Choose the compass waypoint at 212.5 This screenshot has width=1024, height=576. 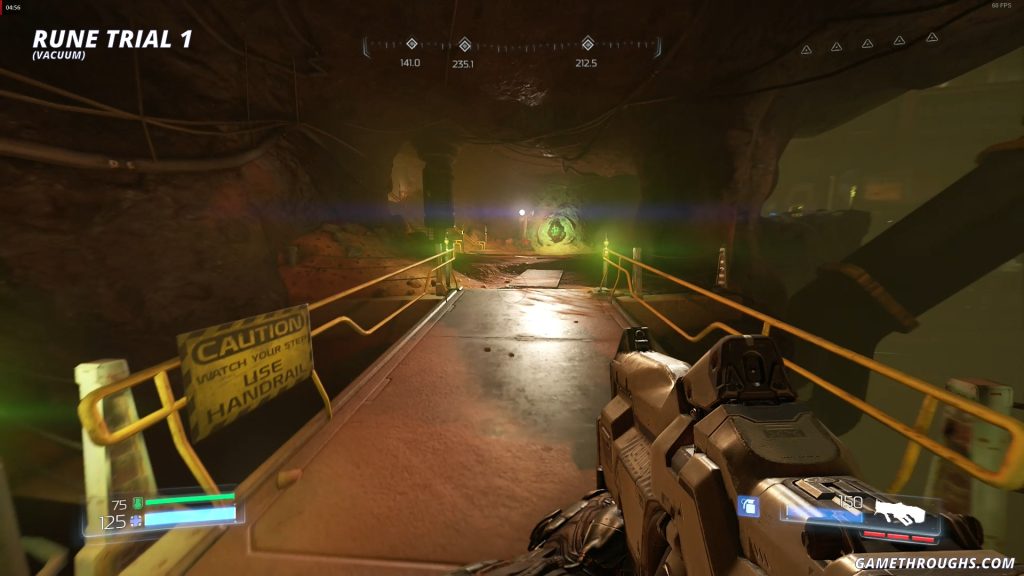tap(588, 44)
